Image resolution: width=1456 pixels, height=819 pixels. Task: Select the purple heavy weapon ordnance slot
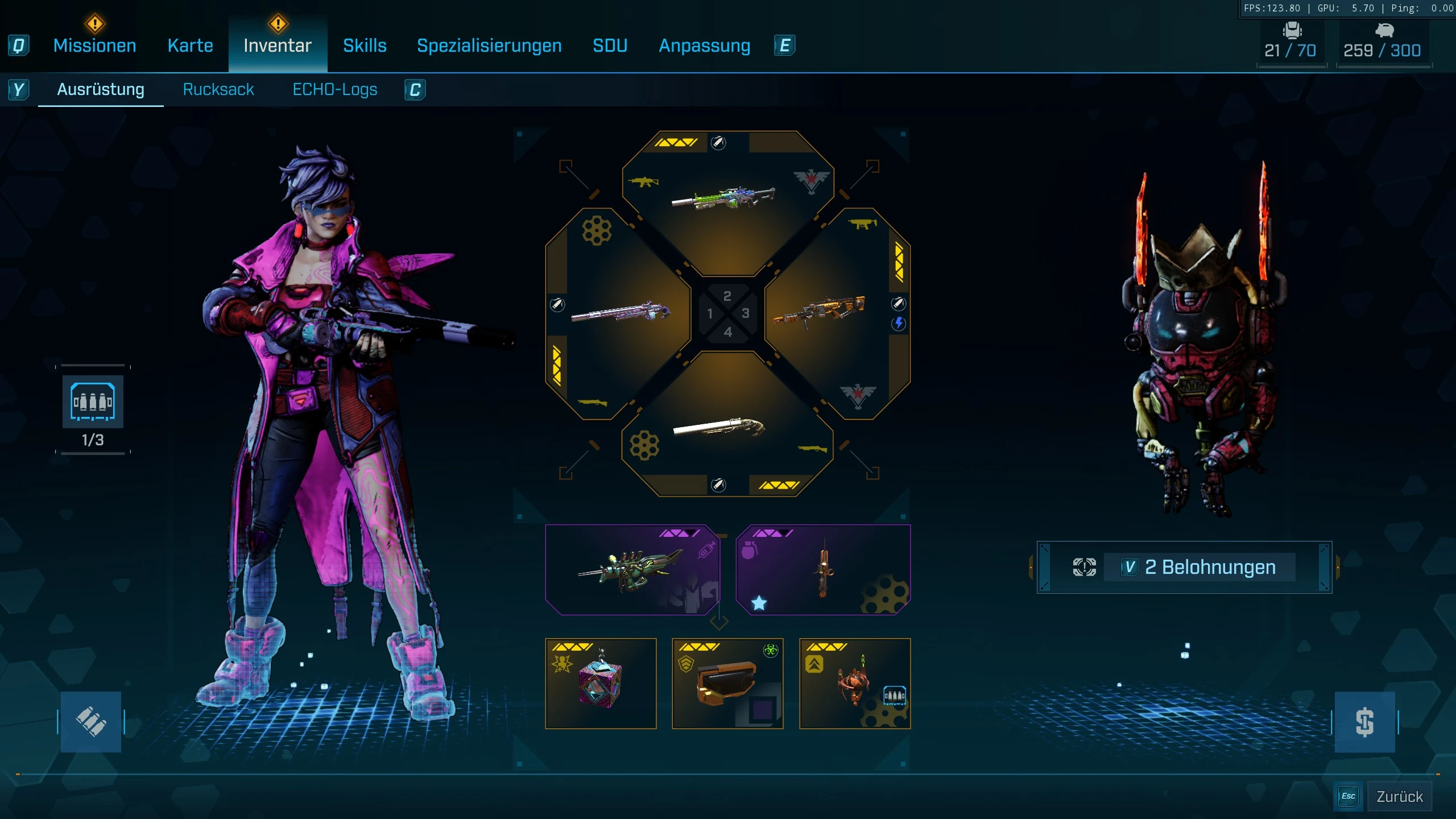coord(631,570)
